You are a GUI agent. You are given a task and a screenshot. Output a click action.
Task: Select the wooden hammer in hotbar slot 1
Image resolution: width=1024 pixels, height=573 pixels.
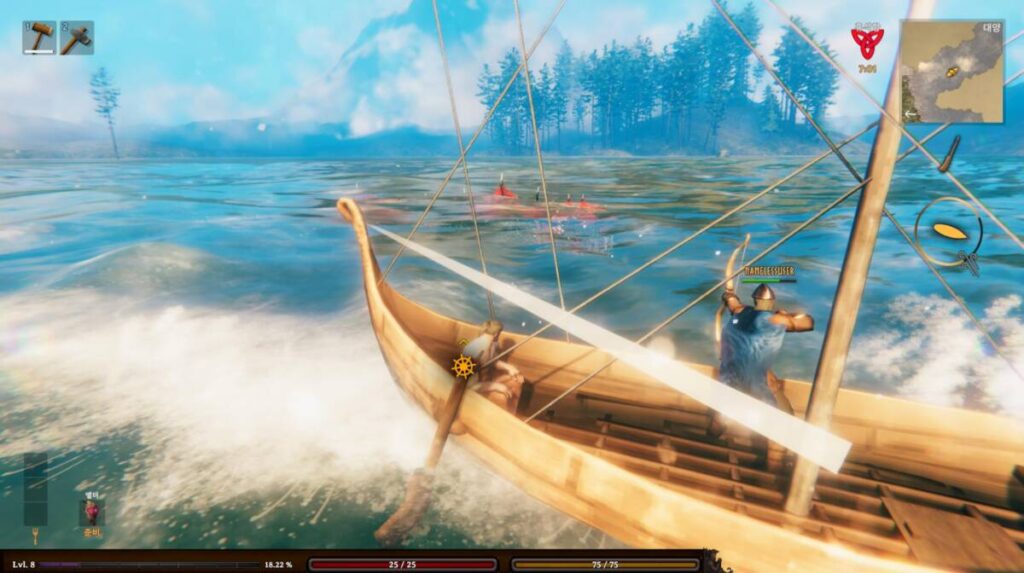[39, 38]
